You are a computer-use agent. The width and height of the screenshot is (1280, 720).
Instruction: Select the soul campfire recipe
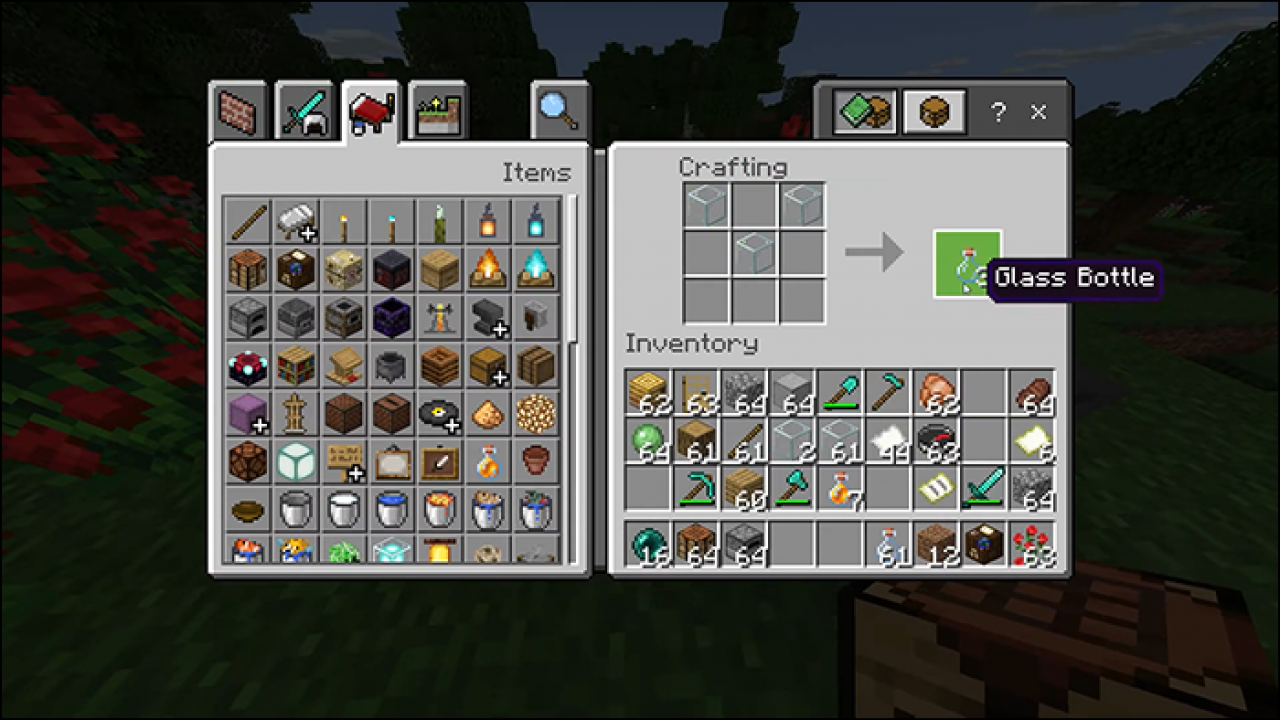tap(536, 269)
